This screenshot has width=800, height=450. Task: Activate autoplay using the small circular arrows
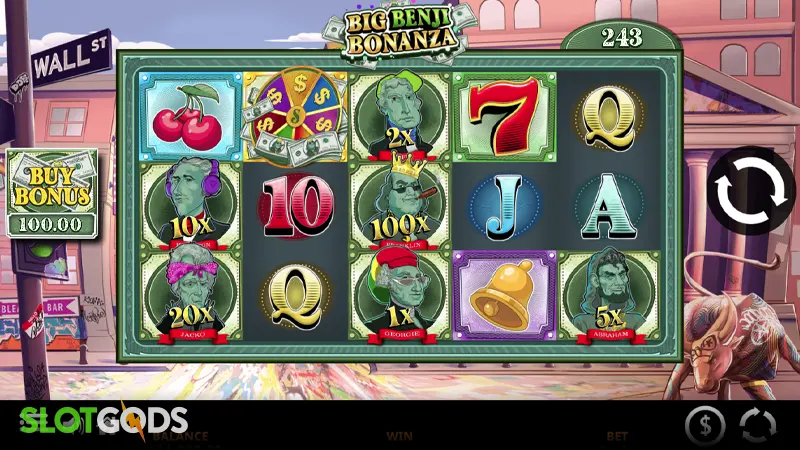(757, 425)
